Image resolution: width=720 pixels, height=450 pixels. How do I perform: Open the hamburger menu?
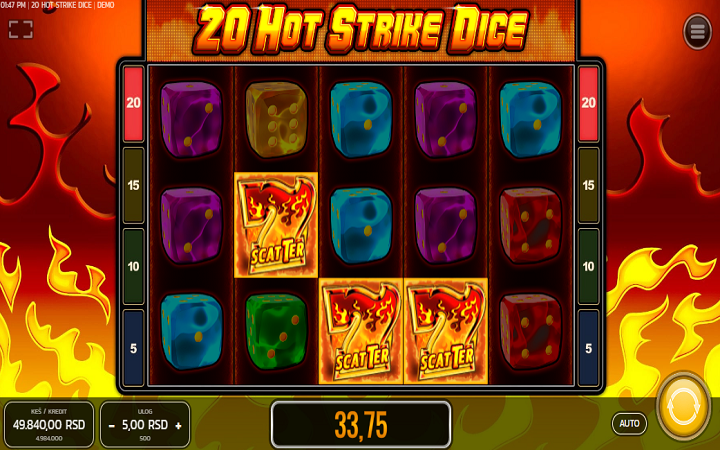point(697,32)
